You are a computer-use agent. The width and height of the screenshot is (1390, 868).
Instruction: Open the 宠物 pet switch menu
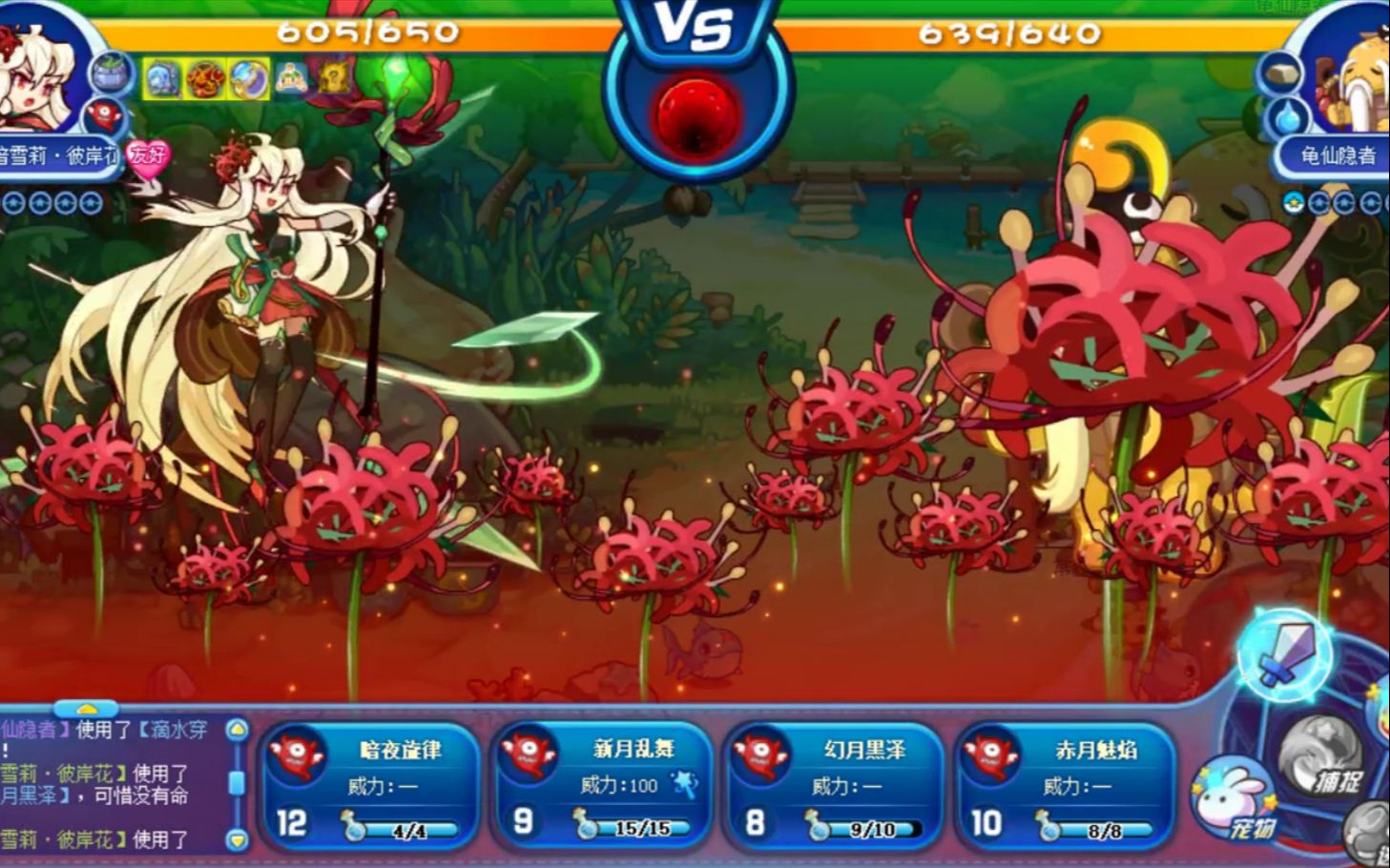point(1235,800)
